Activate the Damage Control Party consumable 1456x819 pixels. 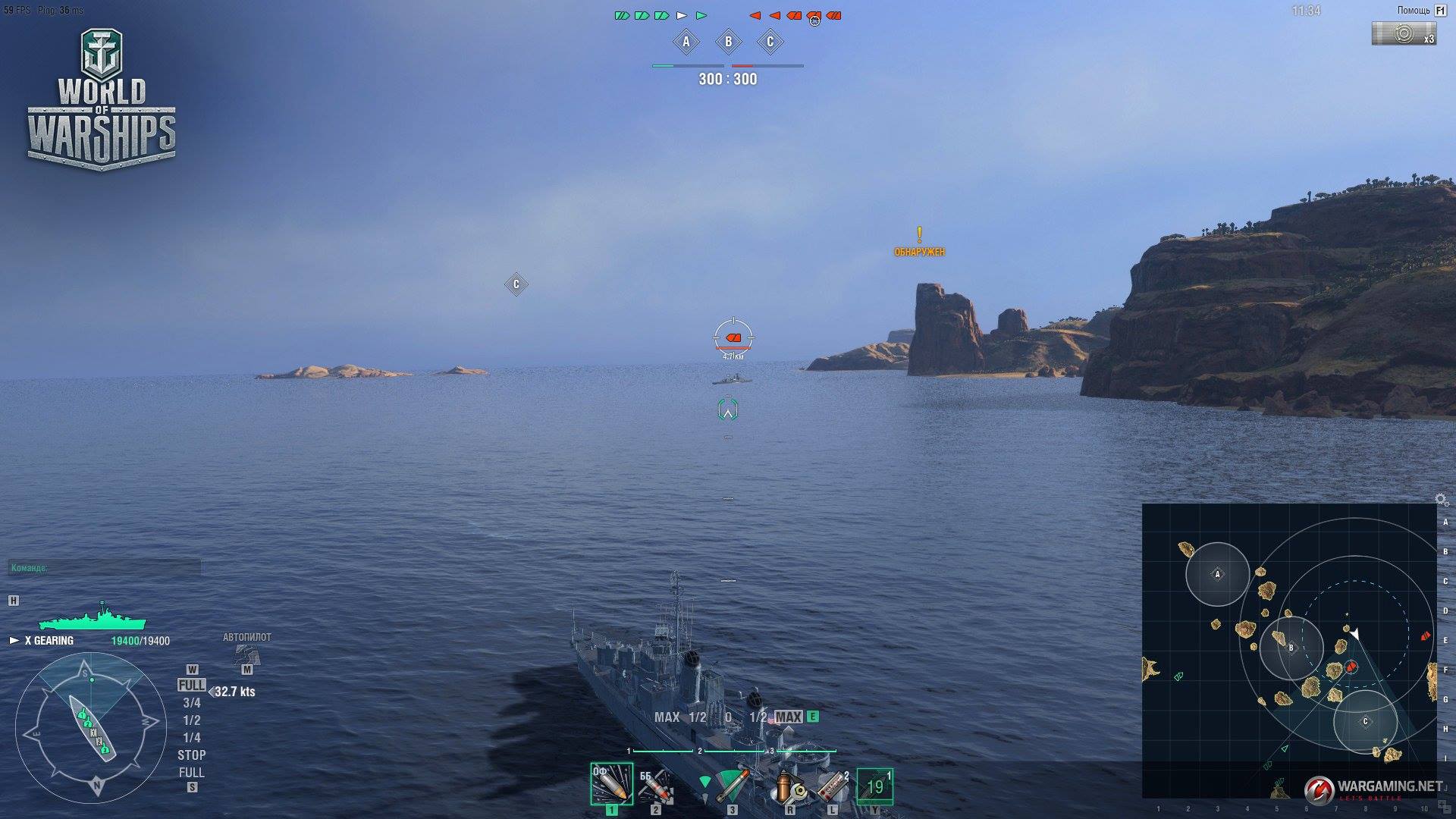tap(789, 786)
